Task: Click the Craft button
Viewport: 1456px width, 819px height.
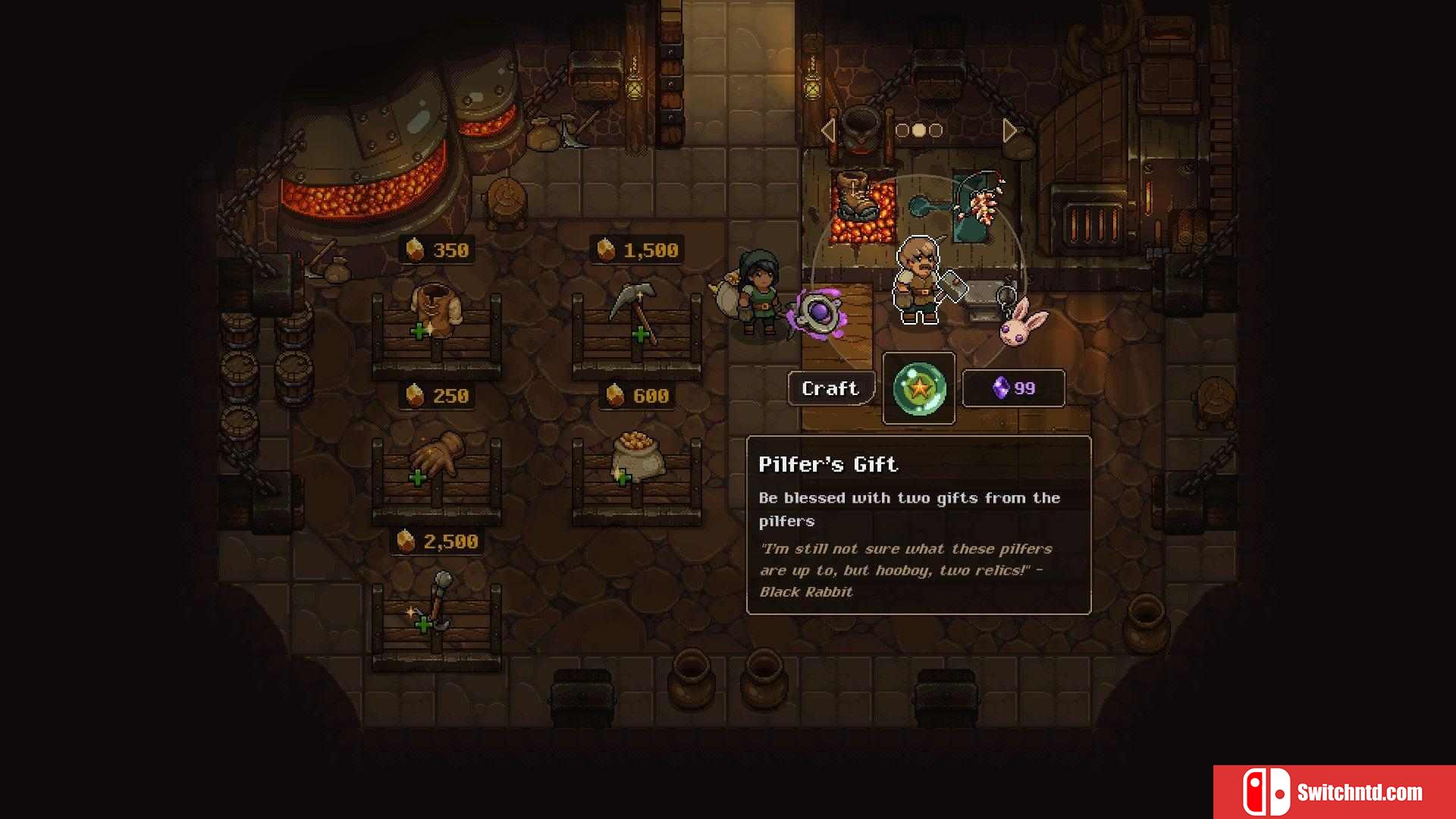Action: point(830,388)
